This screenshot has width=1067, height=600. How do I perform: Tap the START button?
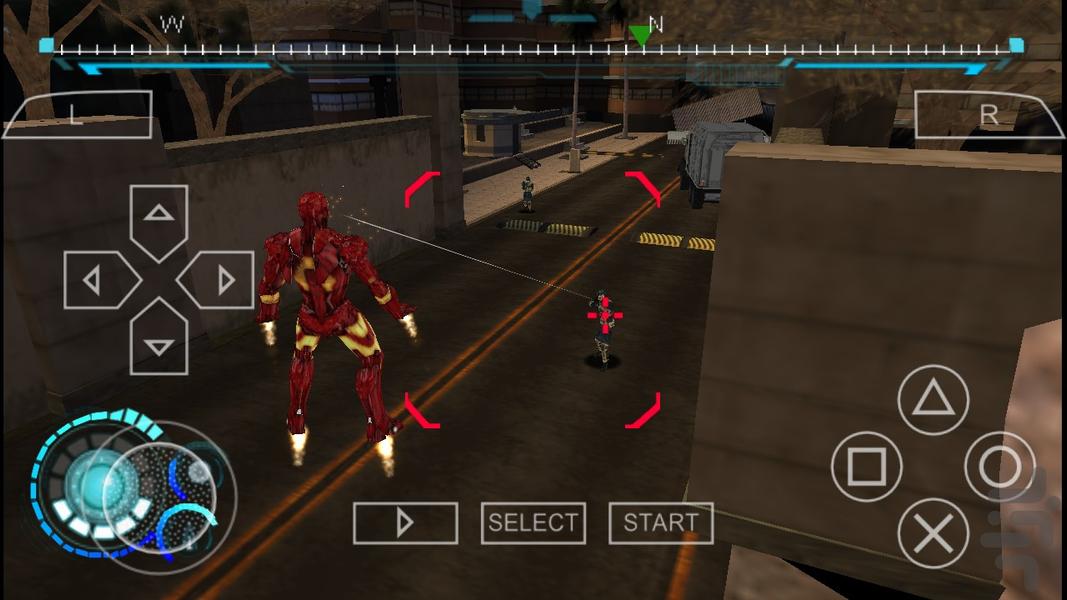tap(660, 523)
